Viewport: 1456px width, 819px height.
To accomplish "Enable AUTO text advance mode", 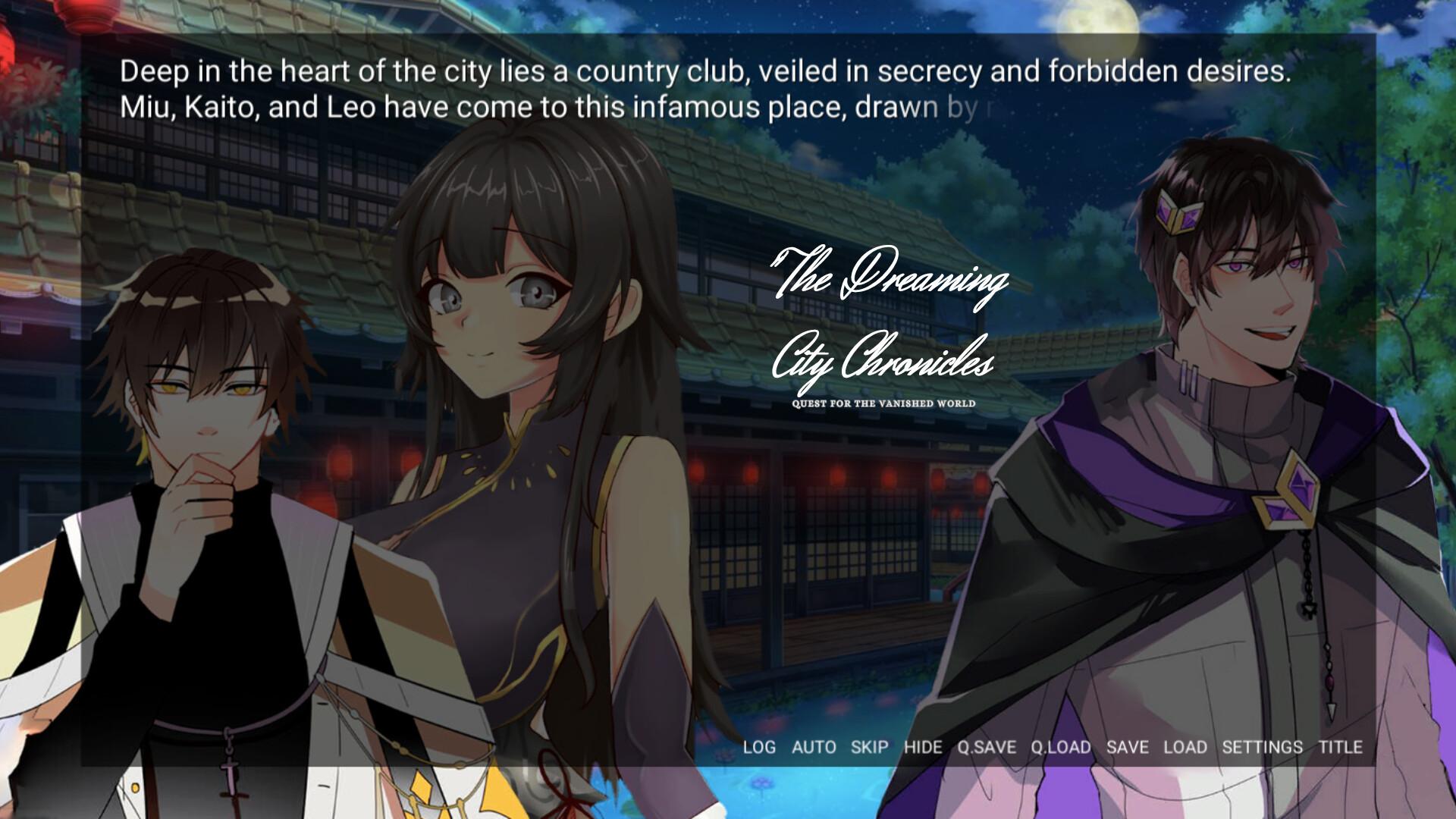I will [x=812, y=747].
